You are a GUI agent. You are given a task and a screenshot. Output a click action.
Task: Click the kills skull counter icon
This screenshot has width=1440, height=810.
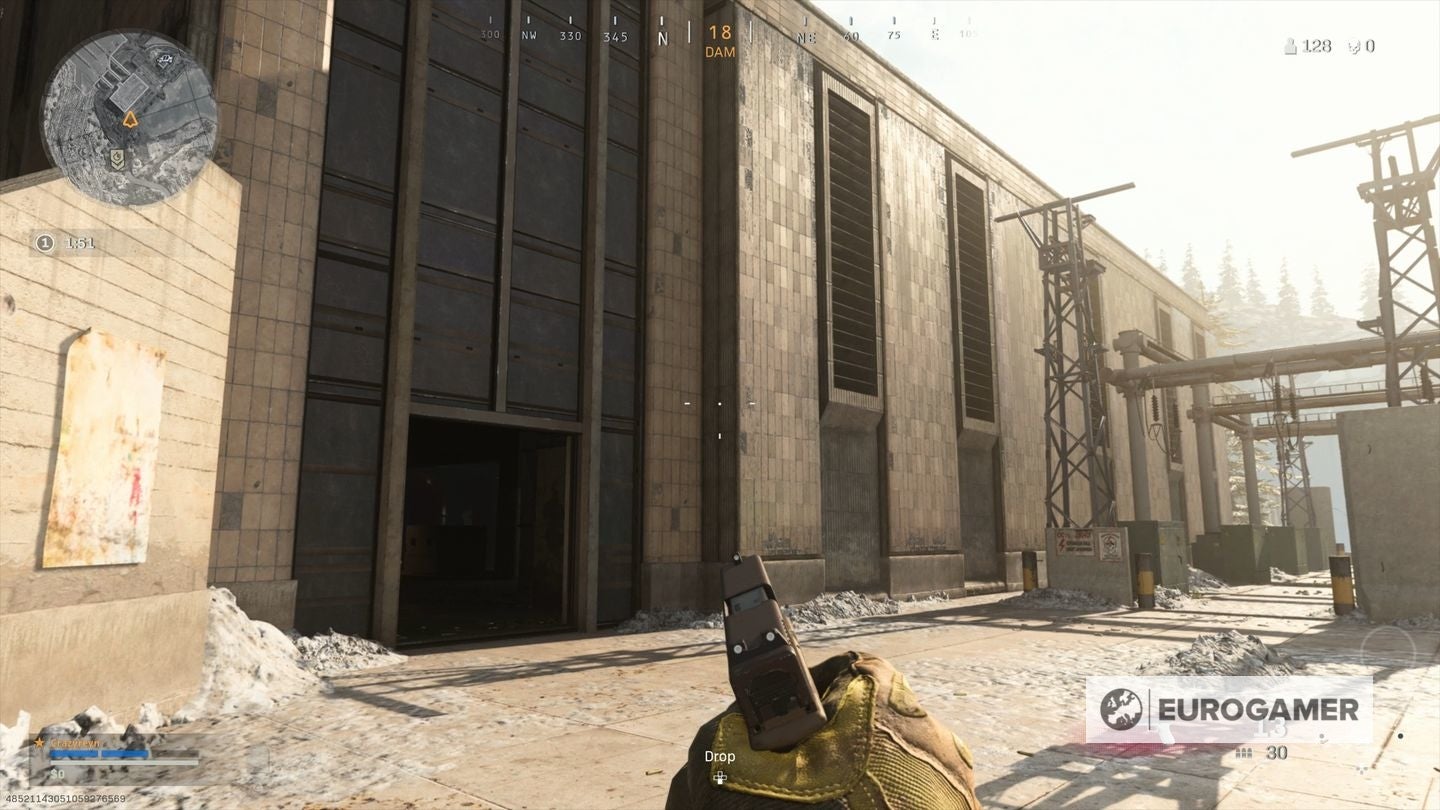(x=1353, y=46)
